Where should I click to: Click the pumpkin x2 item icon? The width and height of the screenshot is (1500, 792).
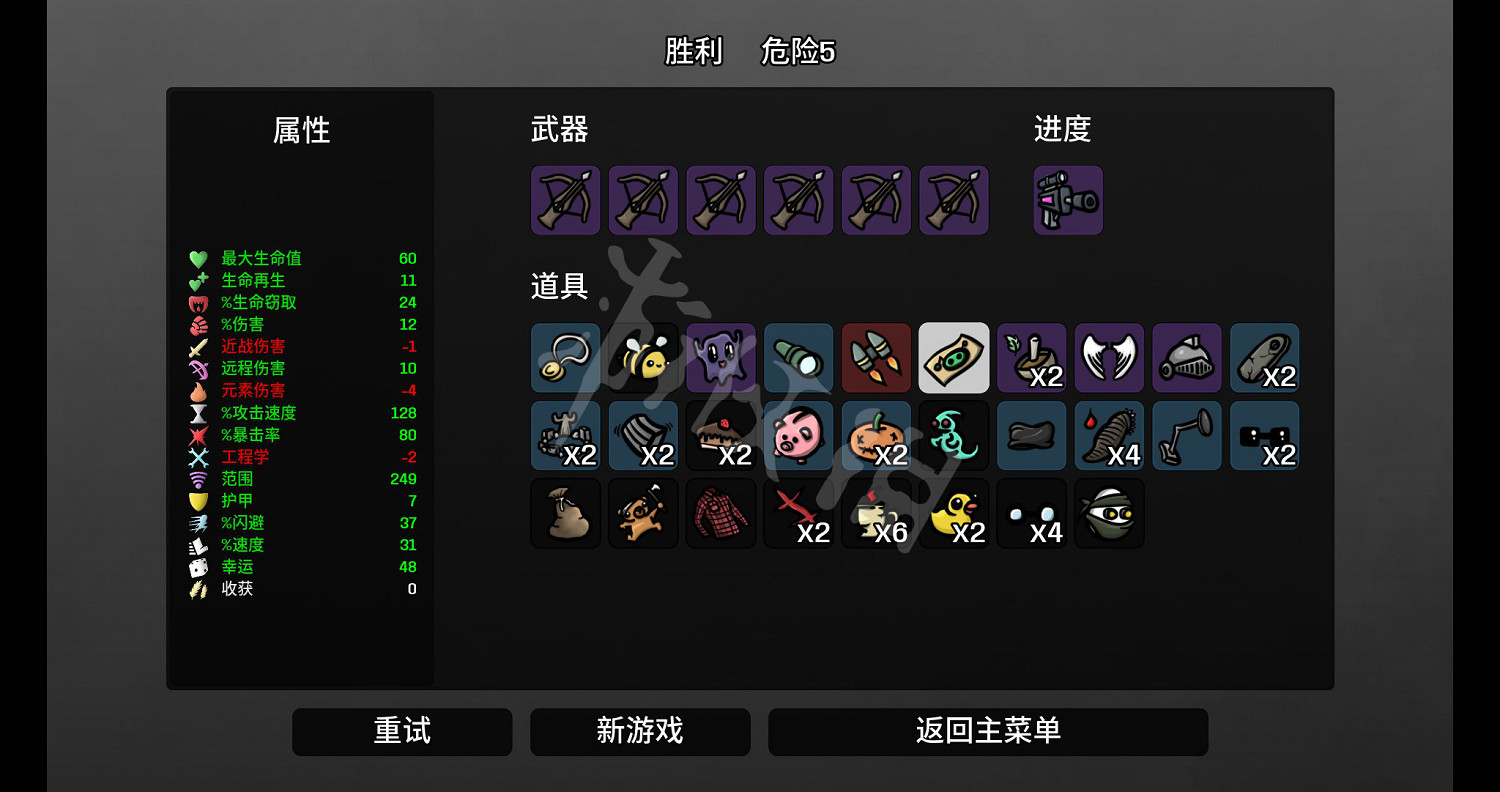pos(876,435)
